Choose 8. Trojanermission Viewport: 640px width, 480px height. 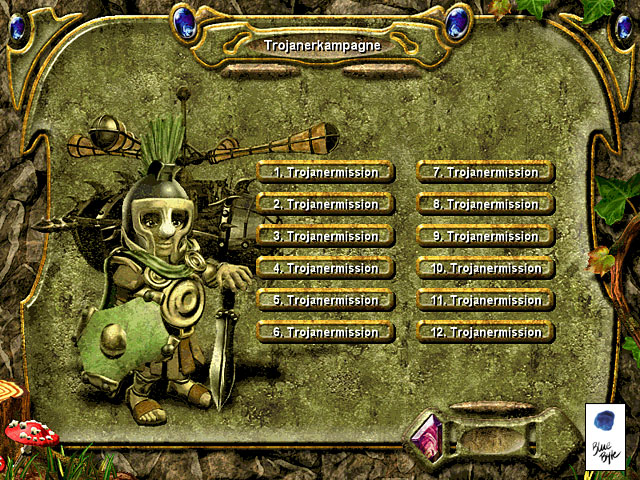(485, 204)
